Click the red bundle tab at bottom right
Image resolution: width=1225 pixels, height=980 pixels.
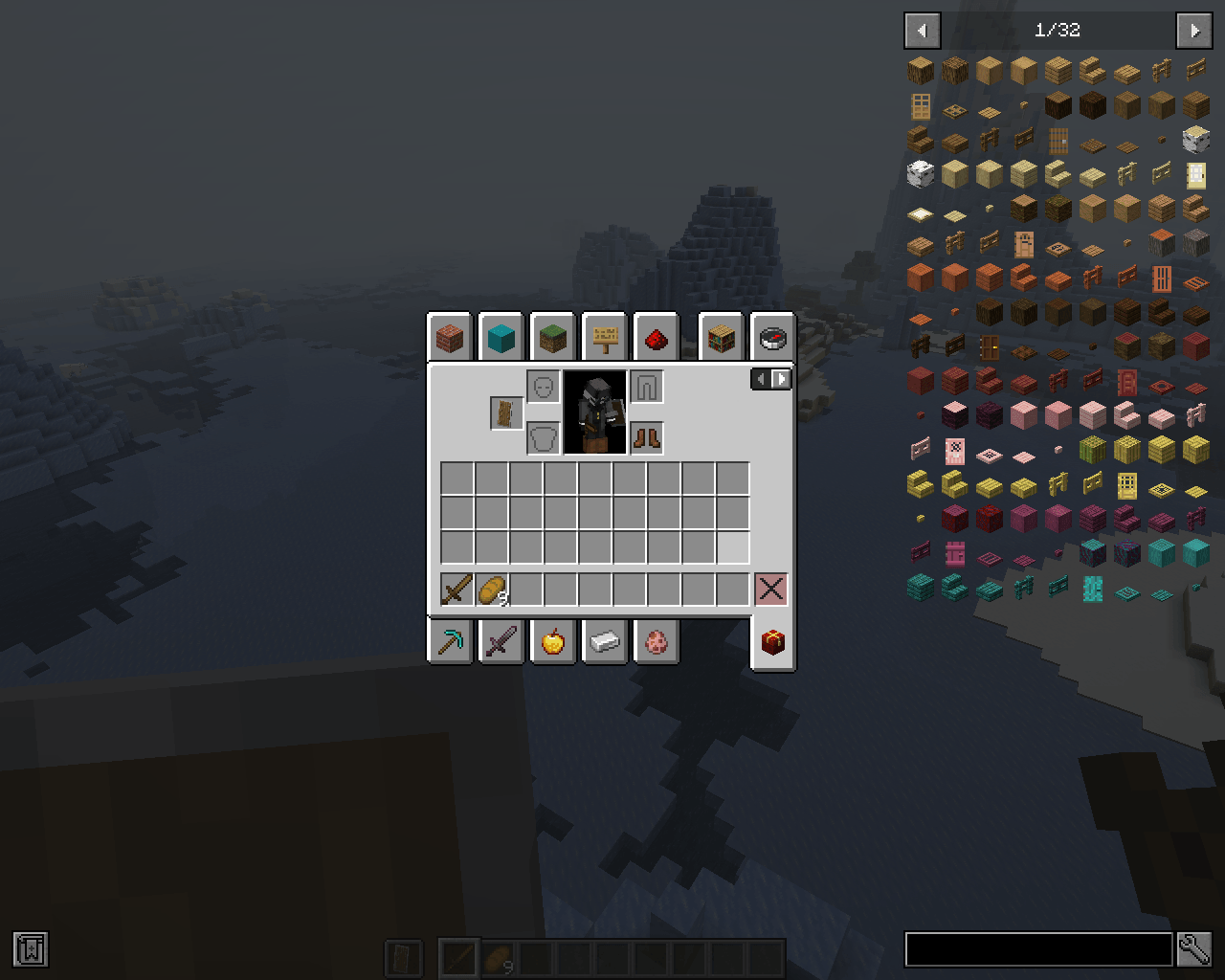(x=771, y=642)
